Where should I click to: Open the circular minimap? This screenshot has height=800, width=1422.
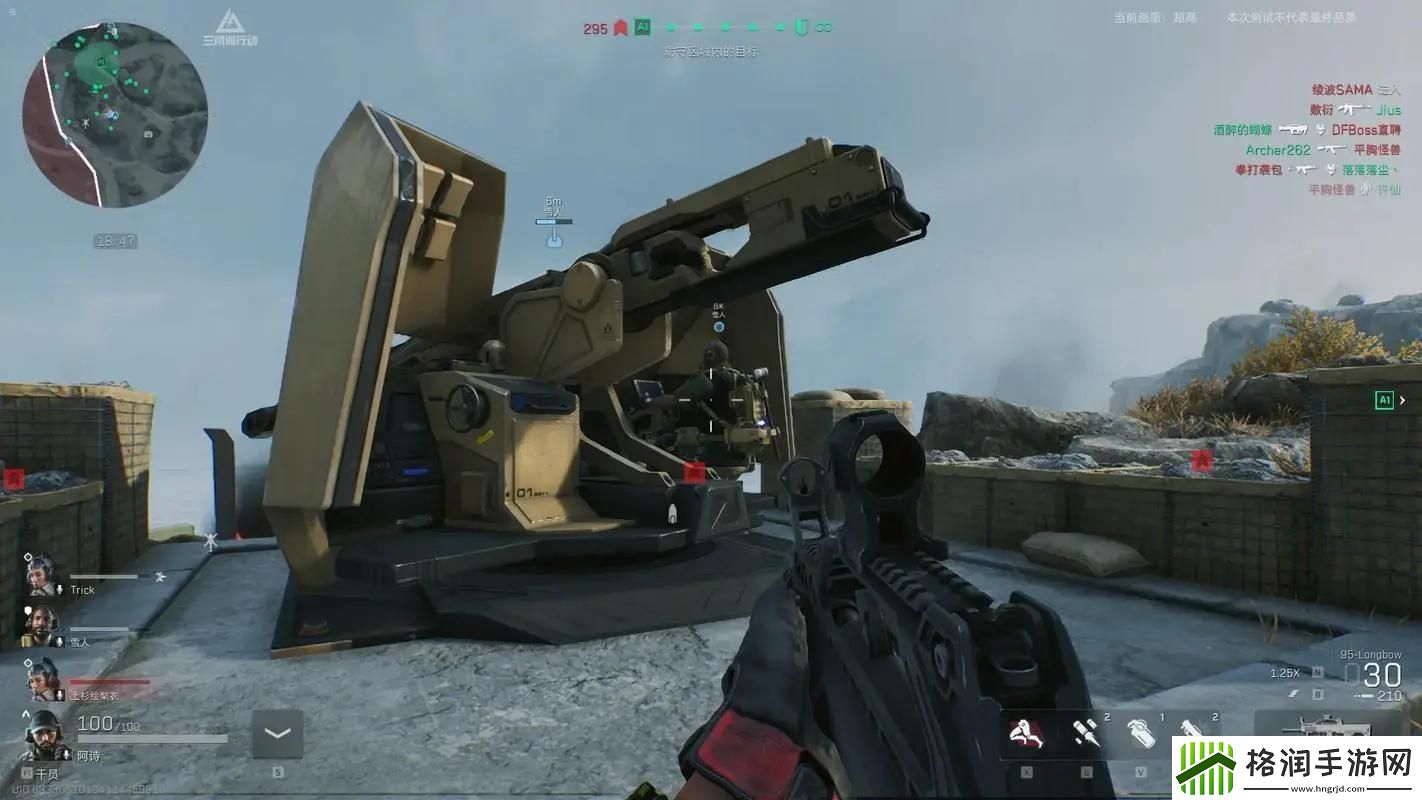115,115
